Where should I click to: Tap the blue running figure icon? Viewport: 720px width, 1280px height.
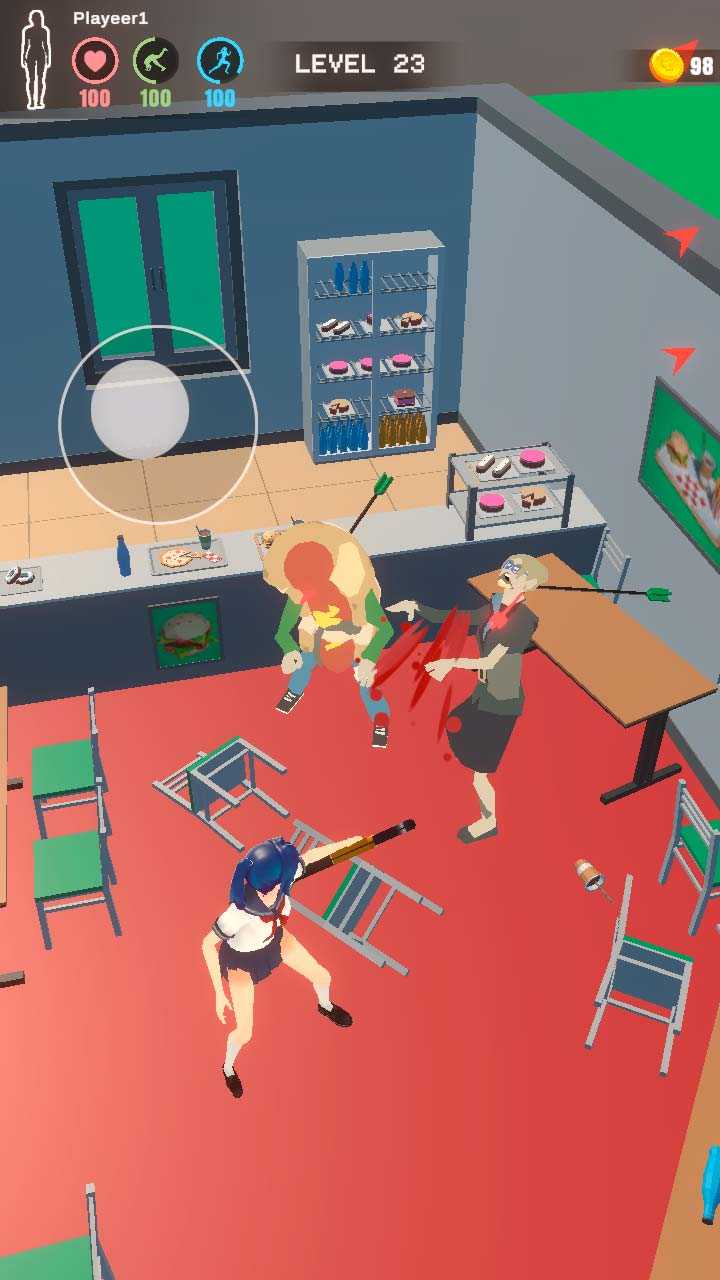(x=220, y=61)
